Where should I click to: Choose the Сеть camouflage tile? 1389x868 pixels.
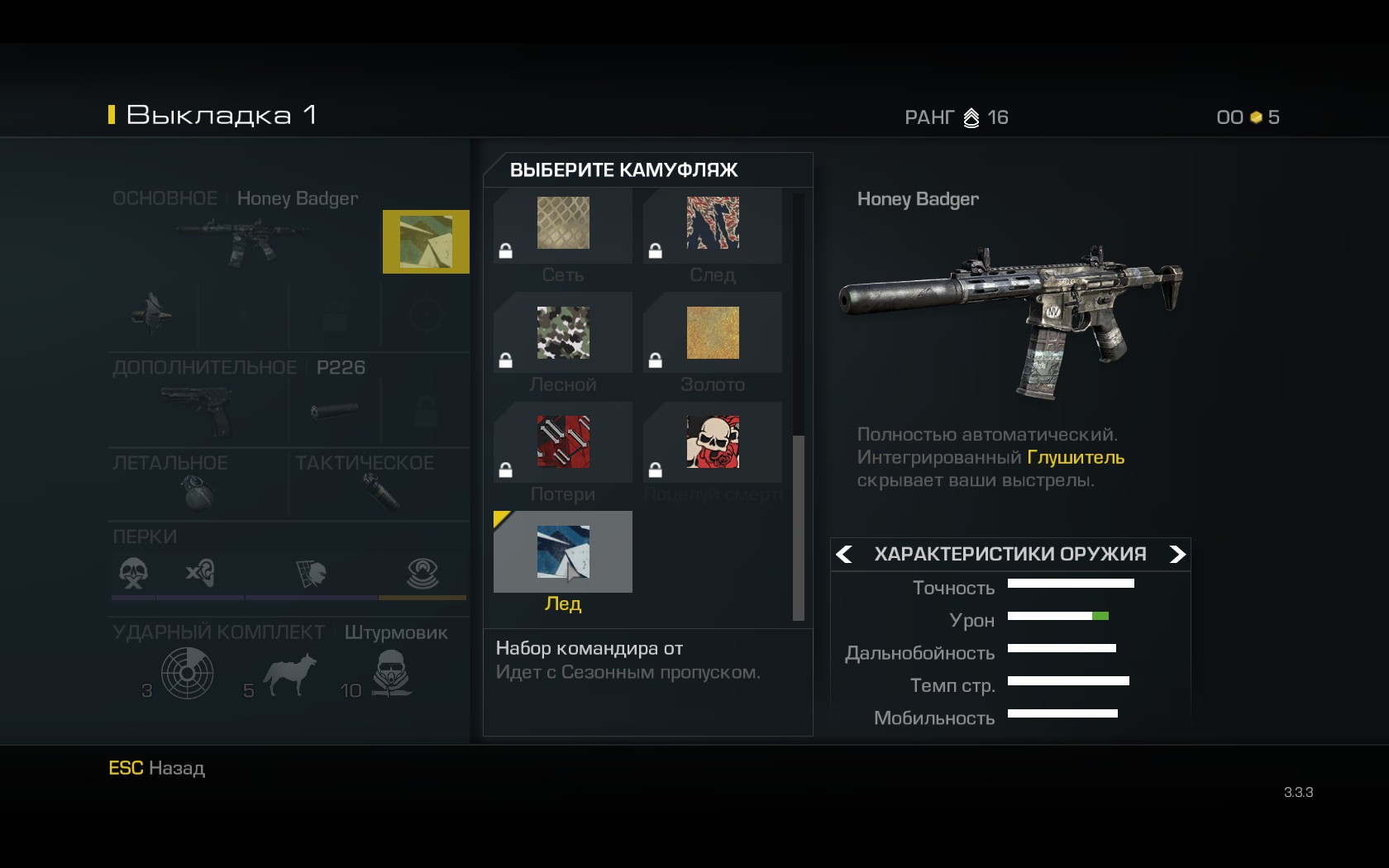563,224
